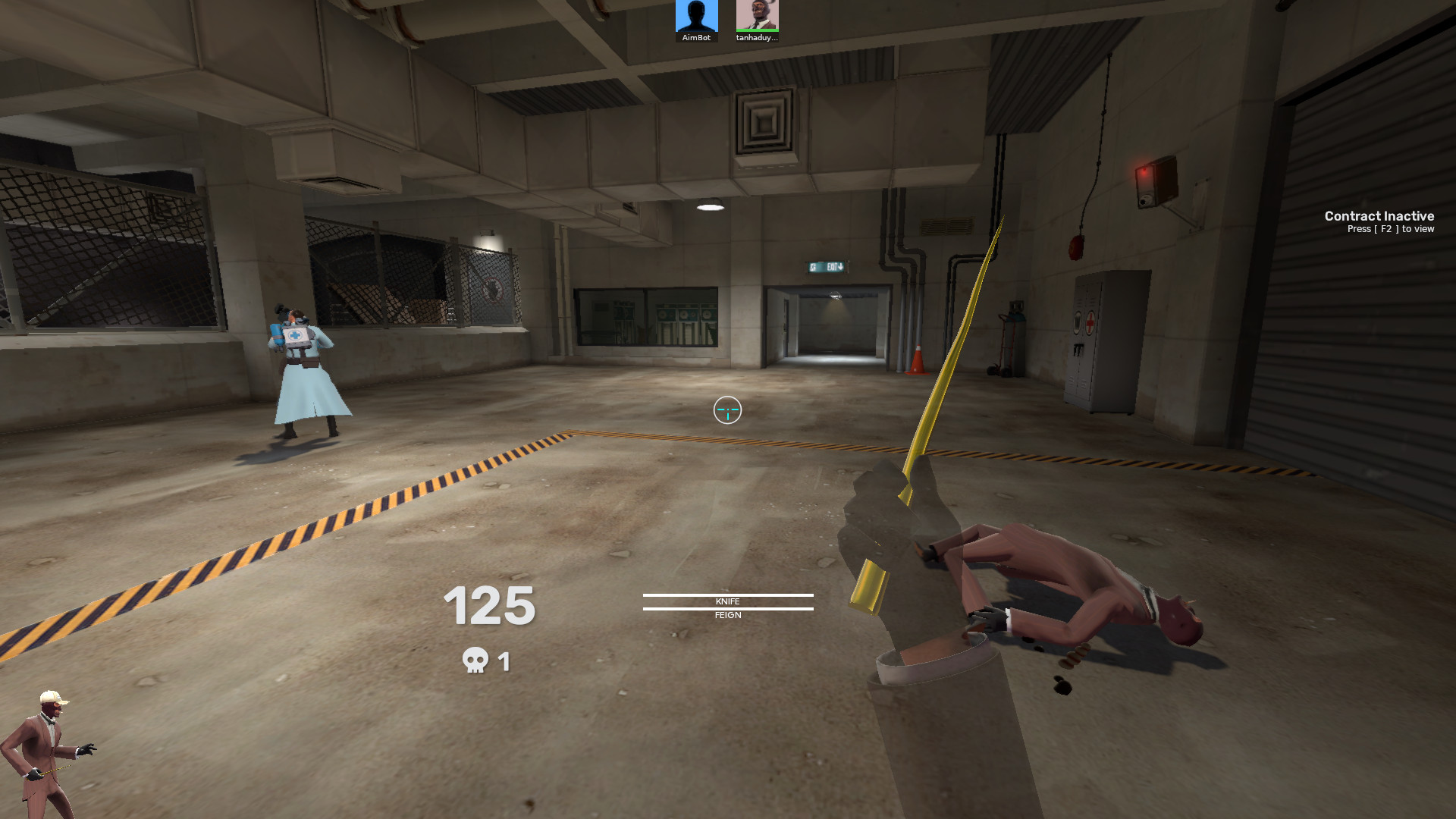Click the white FEIGN meter bar

[727, 608]
